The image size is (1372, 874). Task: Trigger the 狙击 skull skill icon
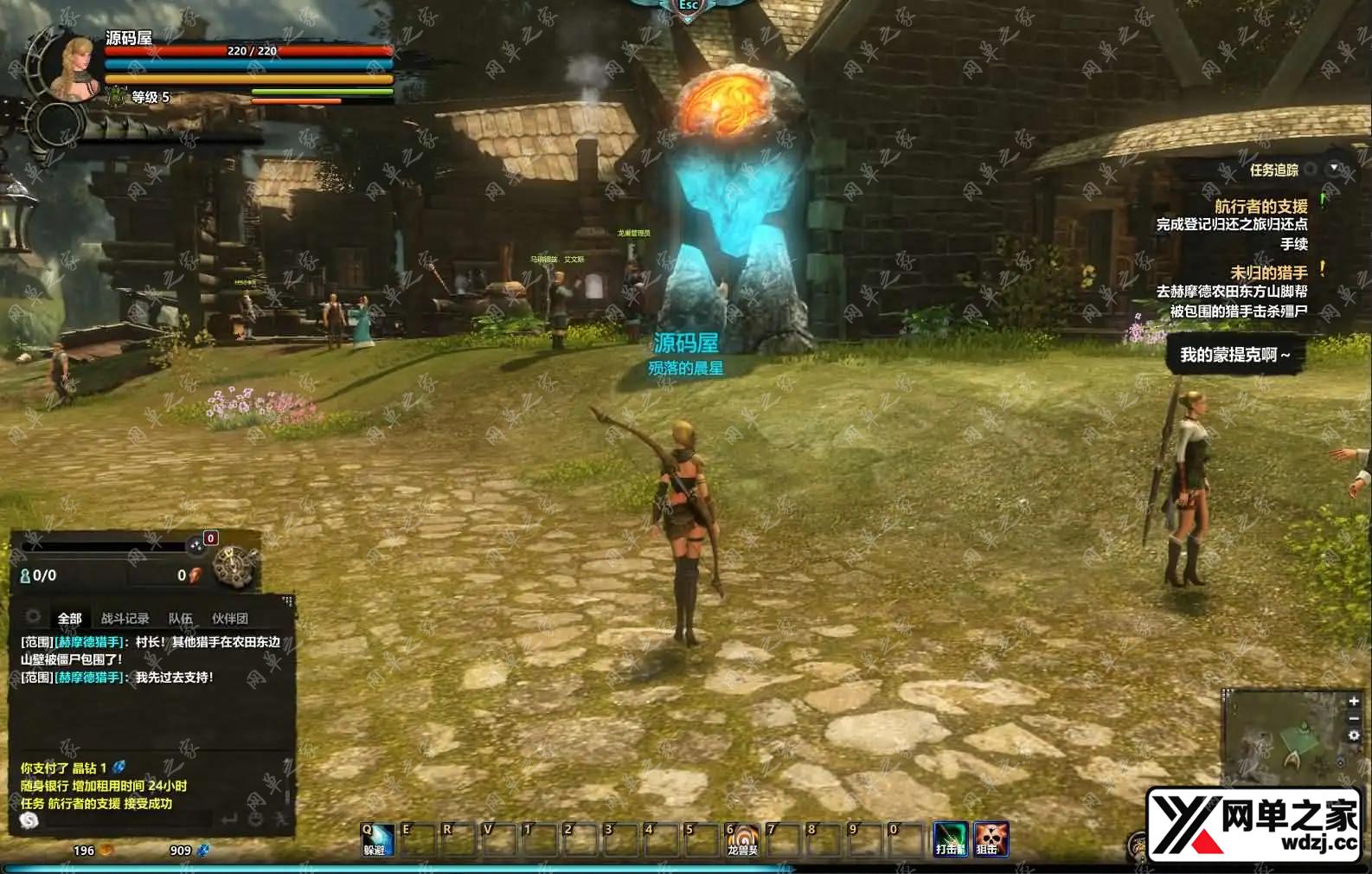991,839
